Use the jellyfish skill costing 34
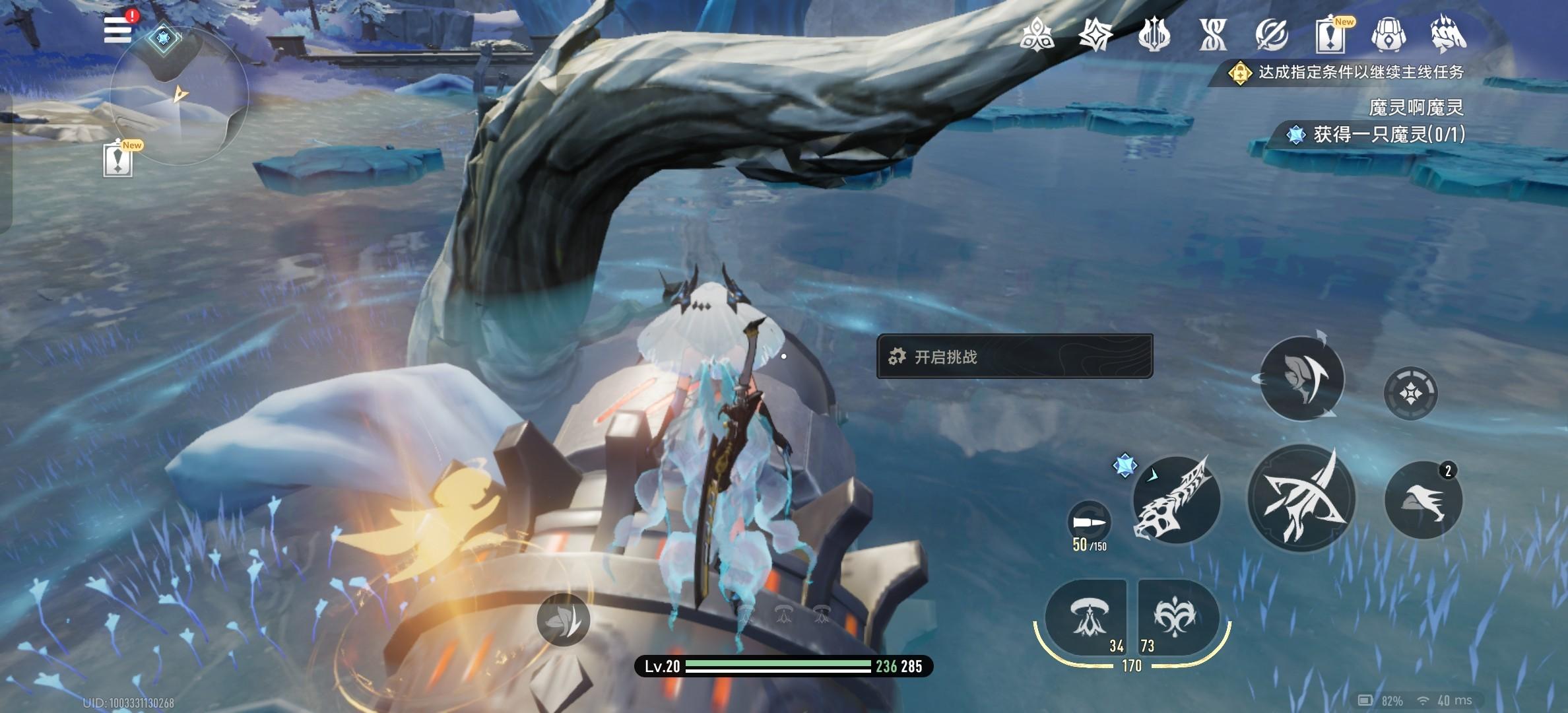1568x713 pixels. tap(1086, 617)
